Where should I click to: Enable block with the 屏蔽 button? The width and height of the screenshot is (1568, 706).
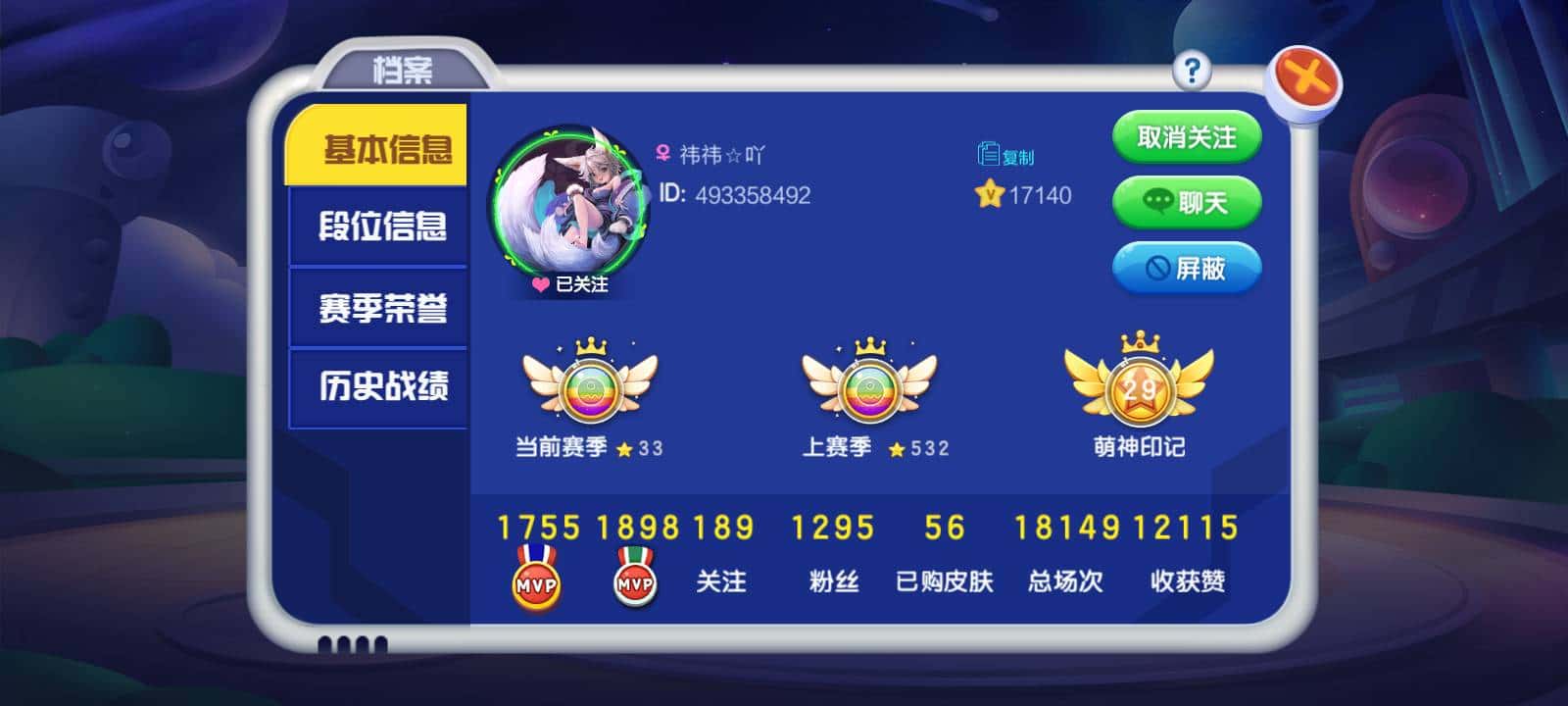click(1188, 267)
